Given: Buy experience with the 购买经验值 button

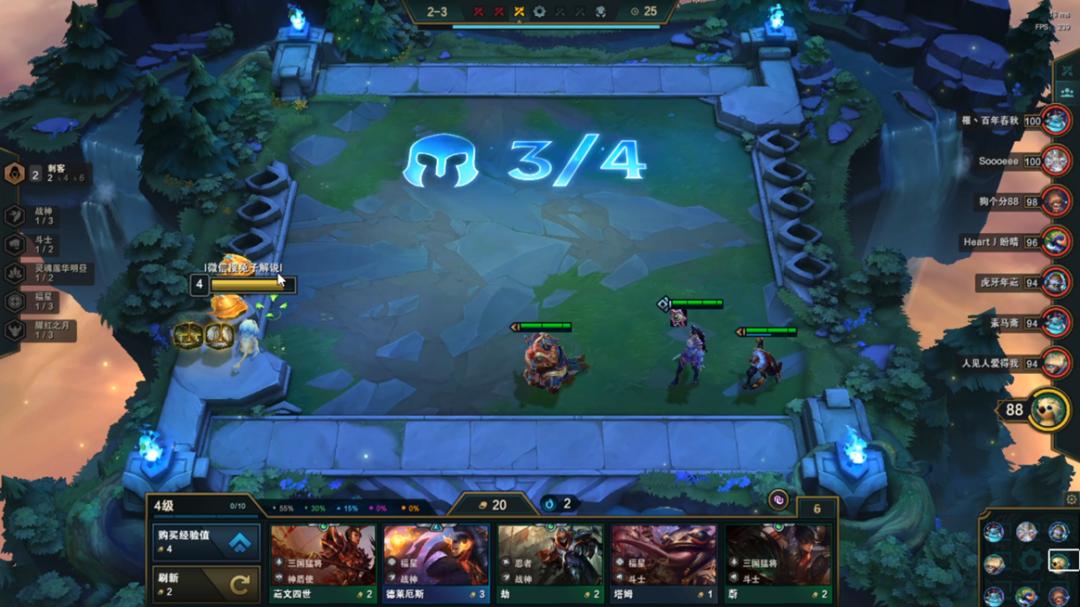Looking at the screenshot, I should [207, 542].
